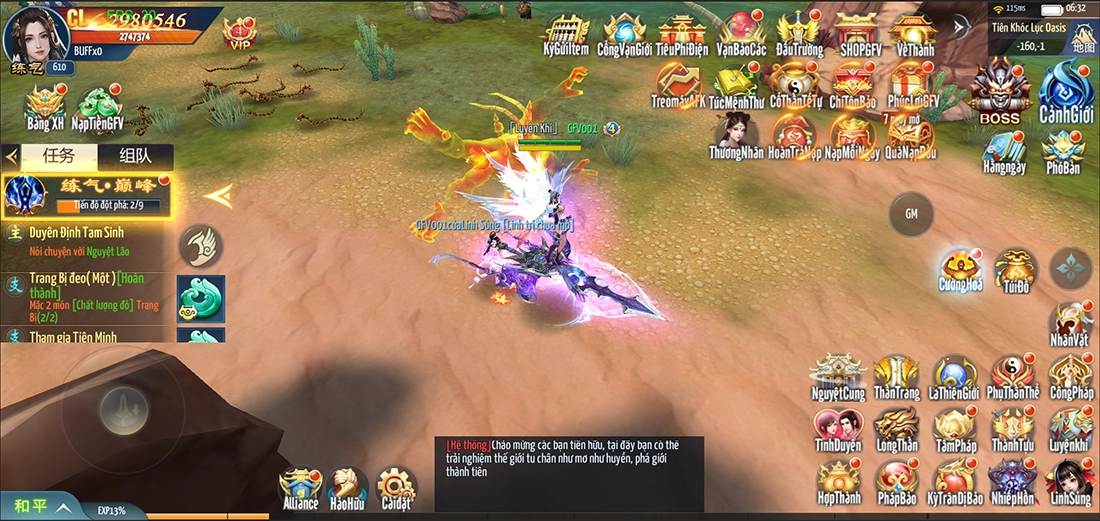The image size is (1100, 521).
Task: Collapse the top icon row arrow
Action: (960, 27)
